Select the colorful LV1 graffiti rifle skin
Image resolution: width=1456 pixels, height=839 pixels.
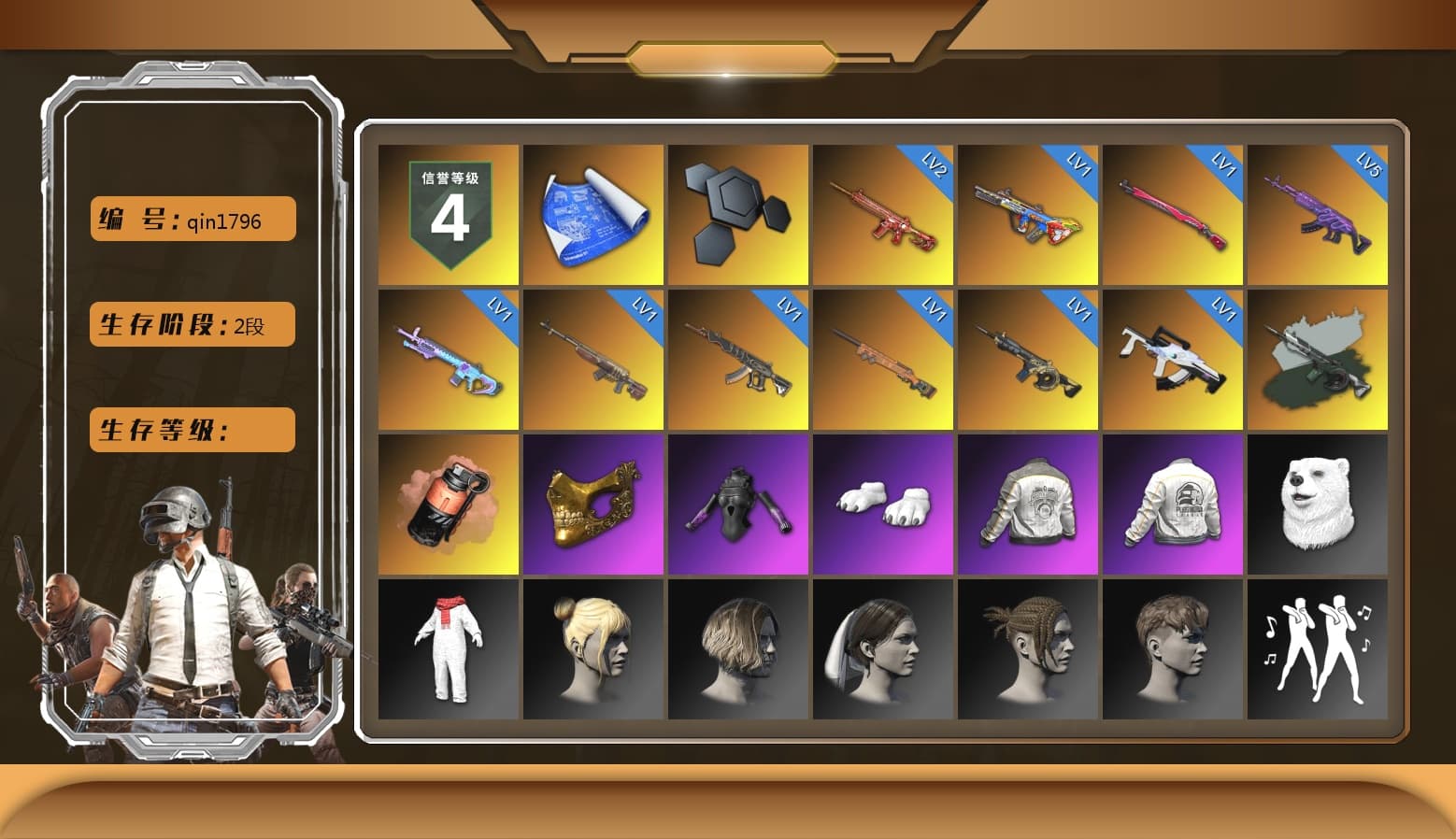(1028, 212)
